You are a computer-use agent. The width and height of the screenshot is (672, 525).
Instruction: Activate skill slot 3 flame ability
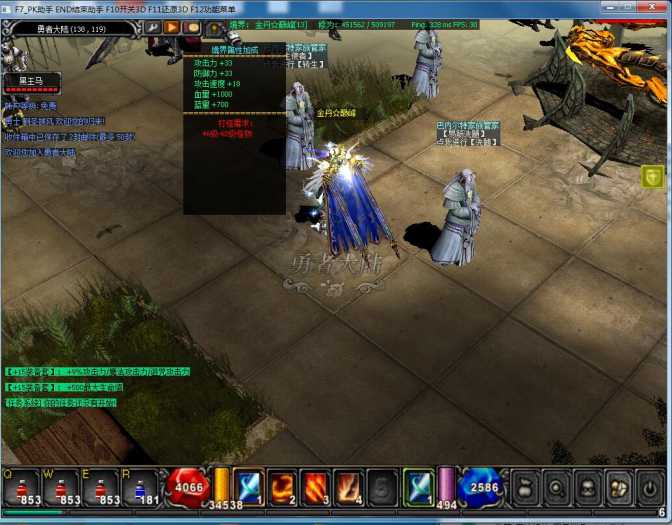tap(315, 486)
